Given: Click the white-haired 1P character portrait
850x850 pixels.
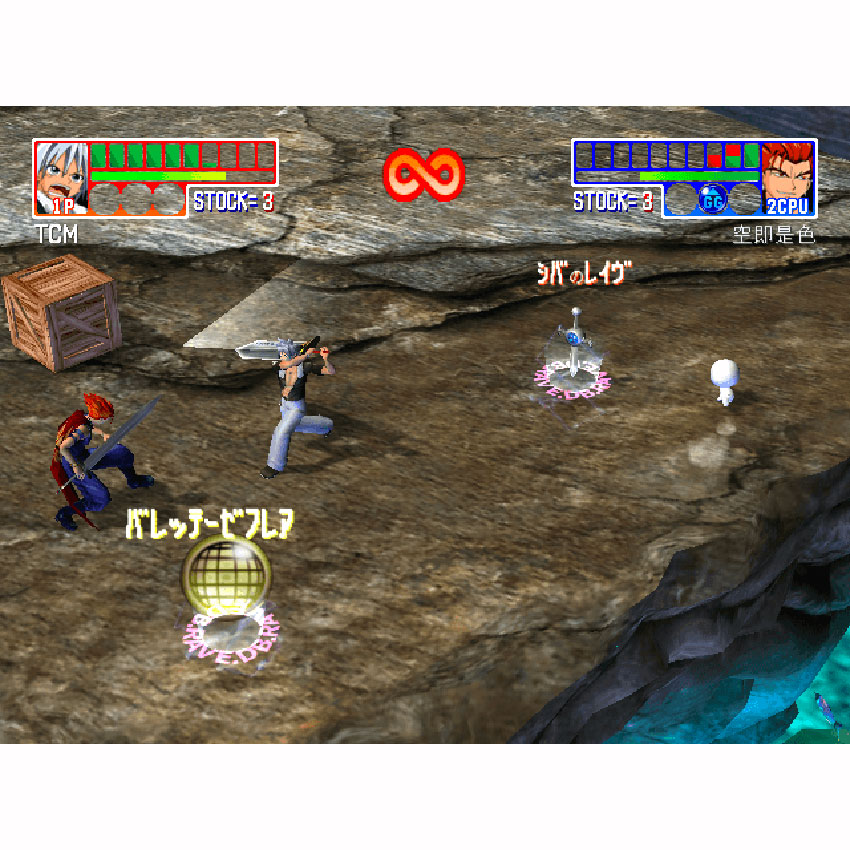Looking at the screenshot, I should click(60, 177).
